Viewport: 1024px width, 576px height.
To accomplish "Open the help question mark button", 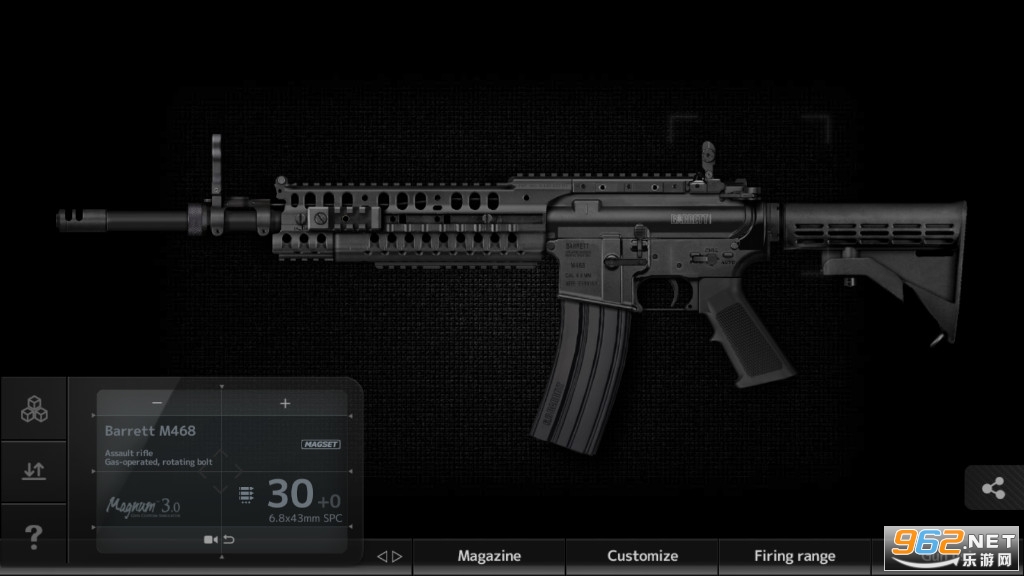I will (x=33, y=537).
